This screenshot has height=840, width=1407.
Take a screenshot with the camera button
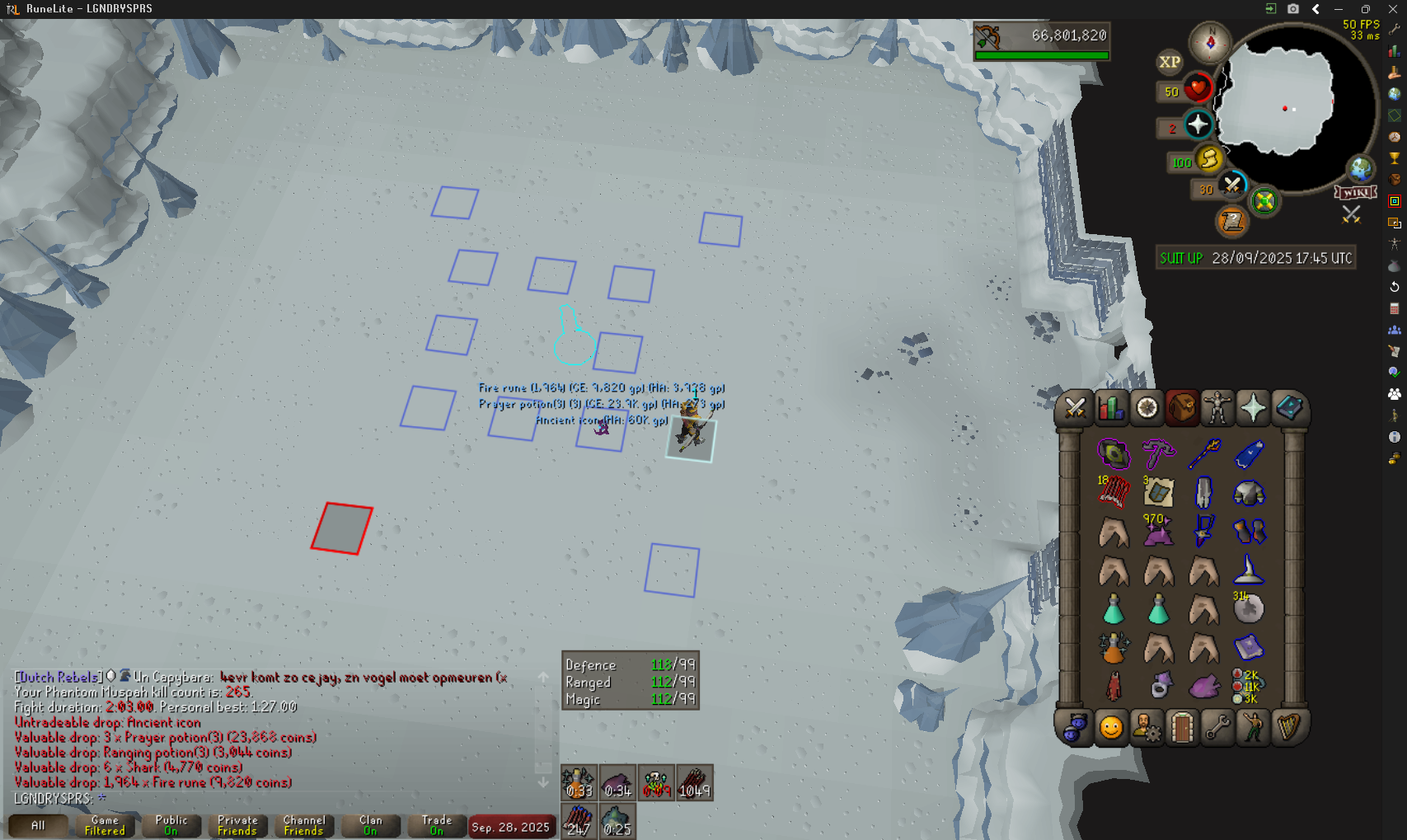pos(1292,9)
